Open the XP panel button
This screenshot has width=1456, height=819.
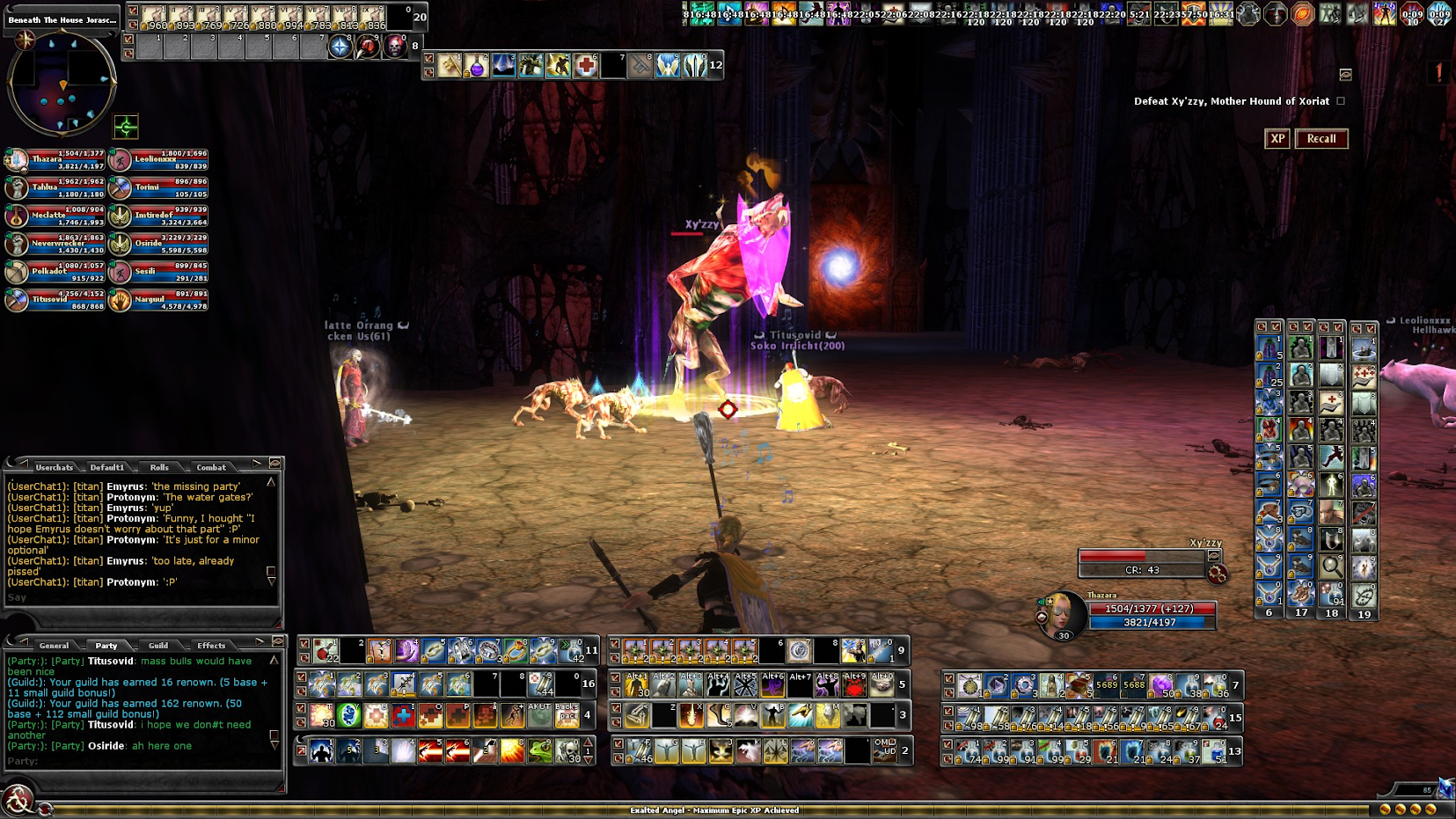(1277, 139)
